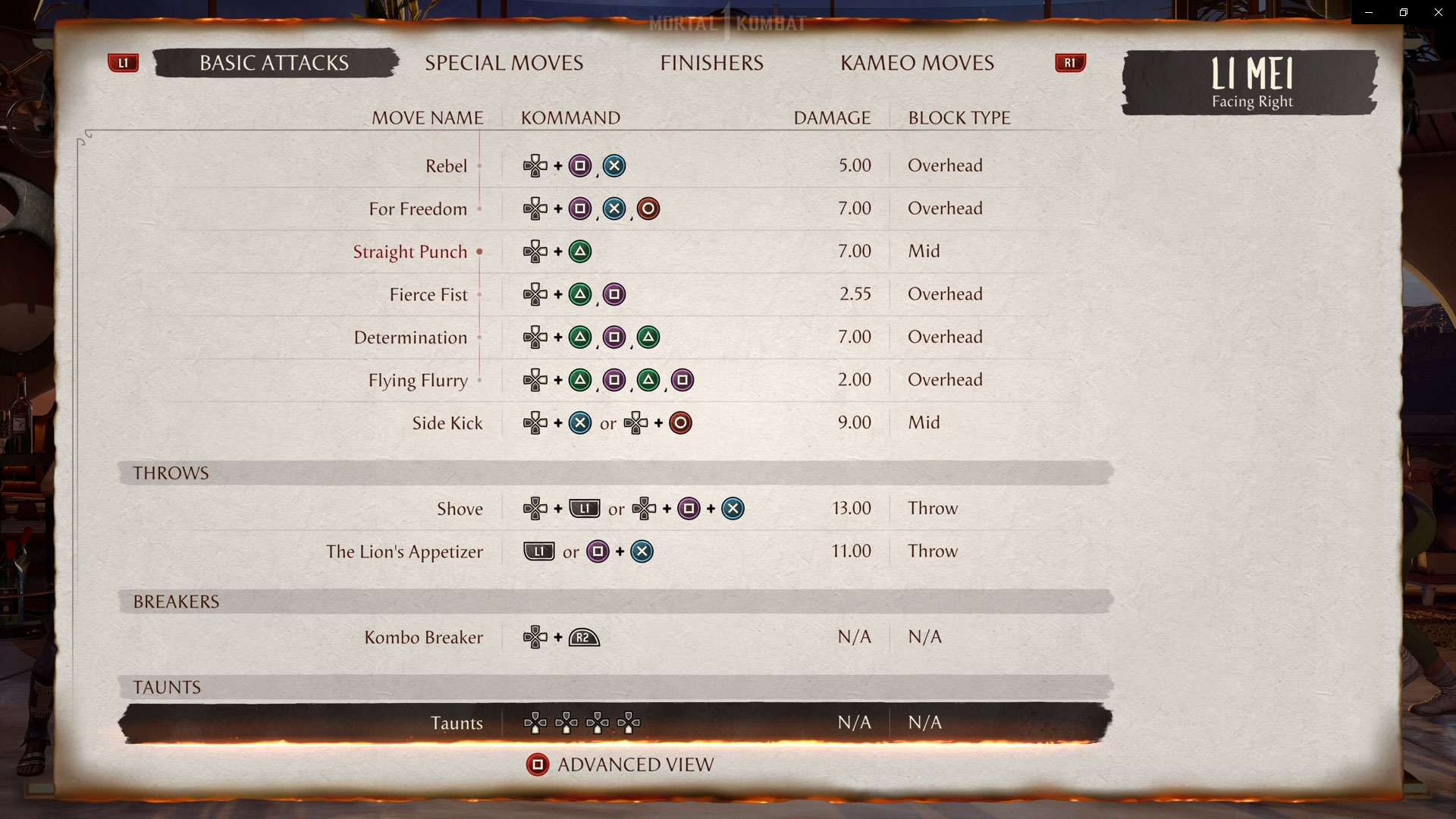Toggle the marker dot beside Straight Punch
1456x819 pixels.
point(479,251)
